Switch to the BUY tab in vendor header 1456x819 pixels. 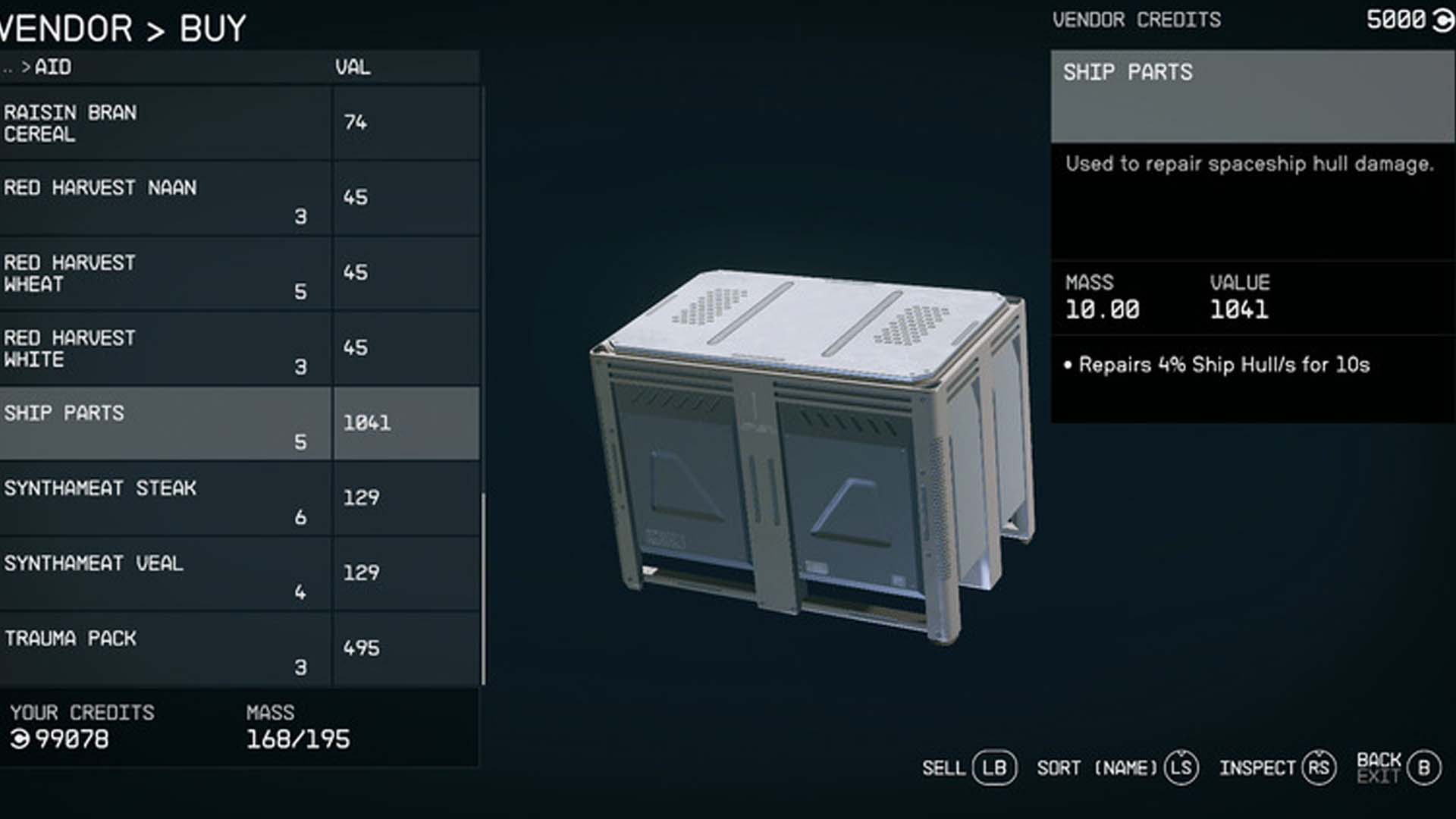click(209, 29)
